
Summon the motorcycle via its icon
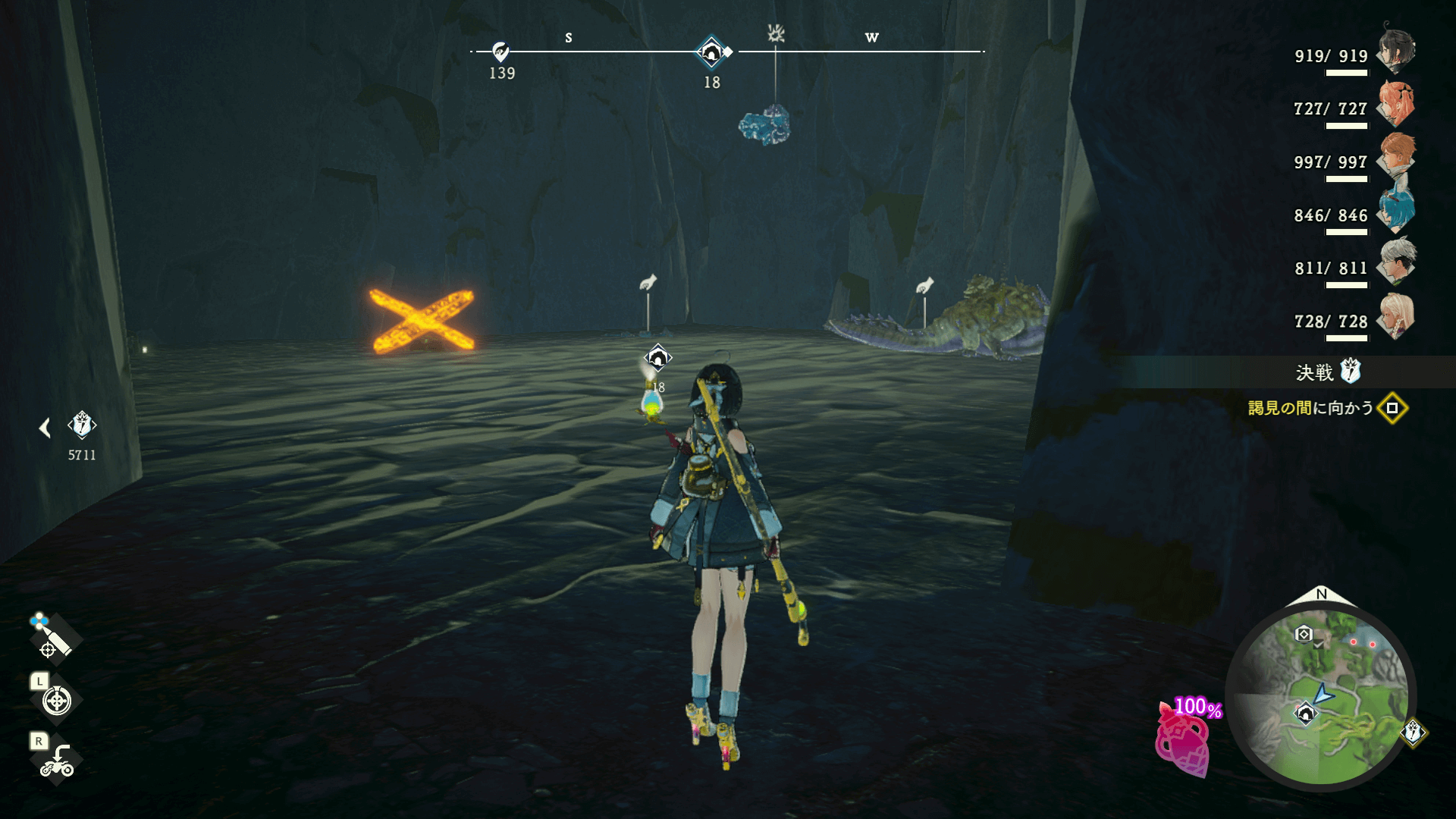pos(57,761)
